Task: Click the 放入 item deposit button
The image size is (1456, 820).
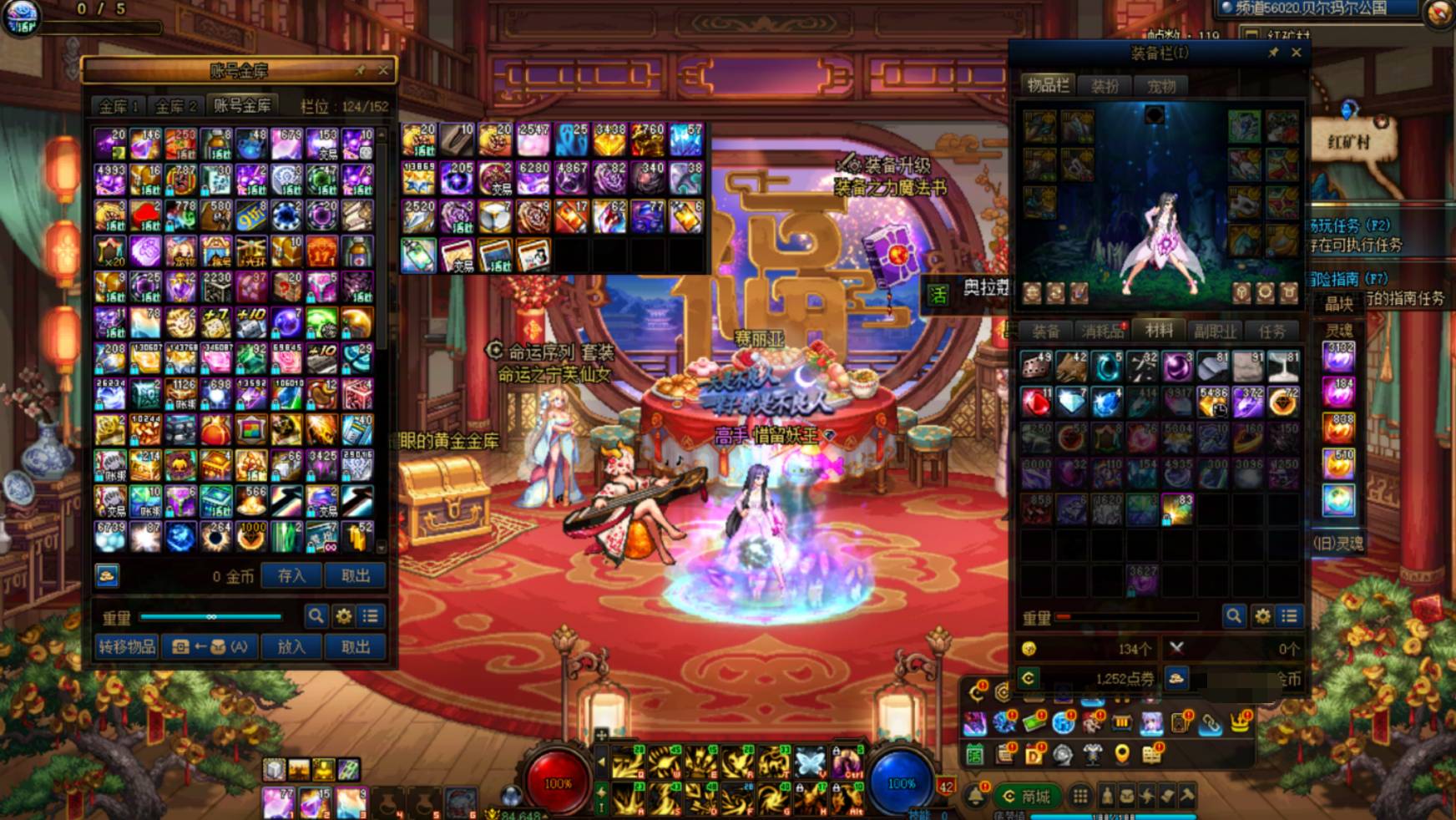Action: point(291,646)
